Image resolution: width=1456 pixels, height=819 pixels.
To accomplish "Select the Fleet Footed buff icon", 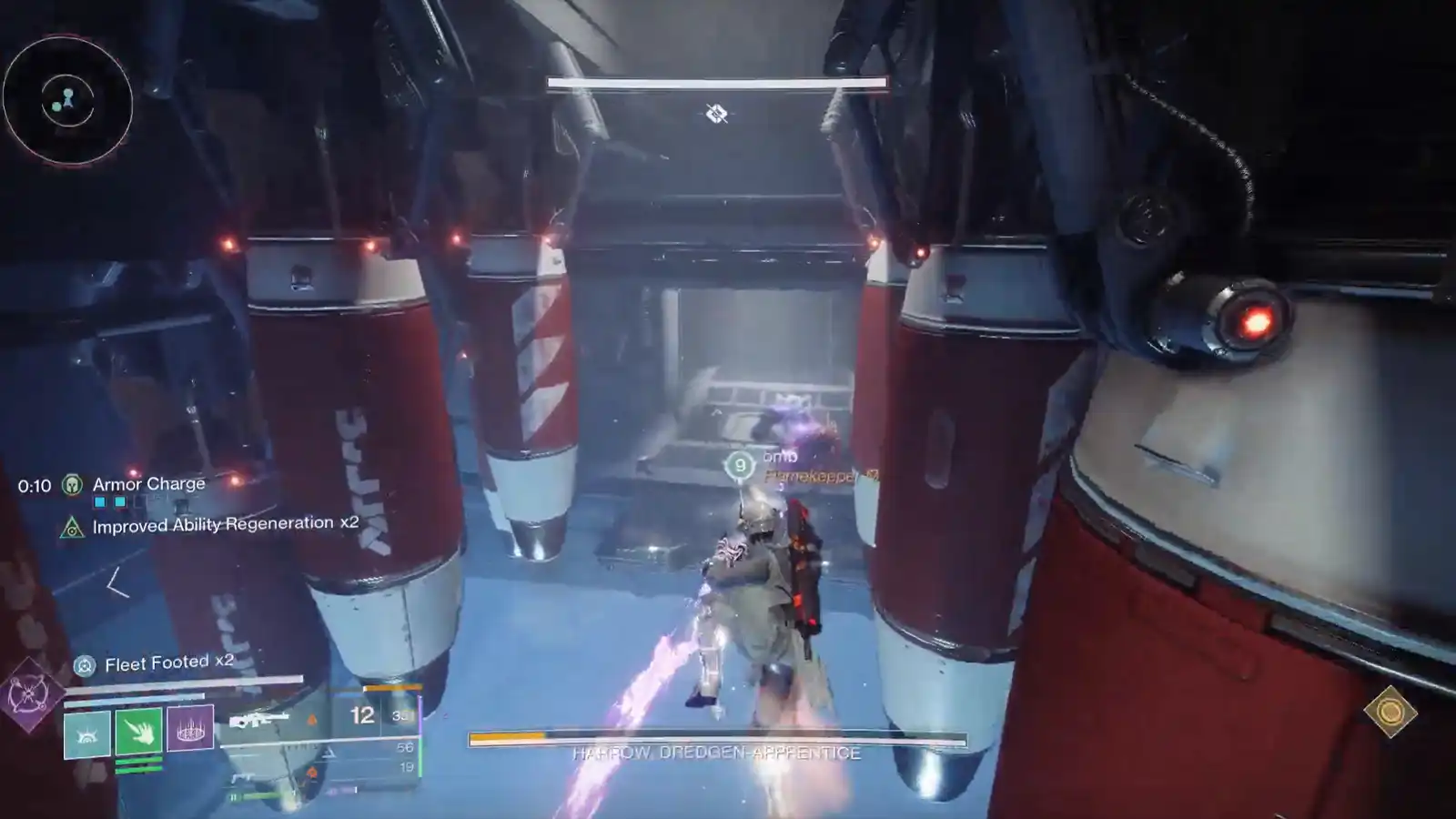I will tap(86, 664).
